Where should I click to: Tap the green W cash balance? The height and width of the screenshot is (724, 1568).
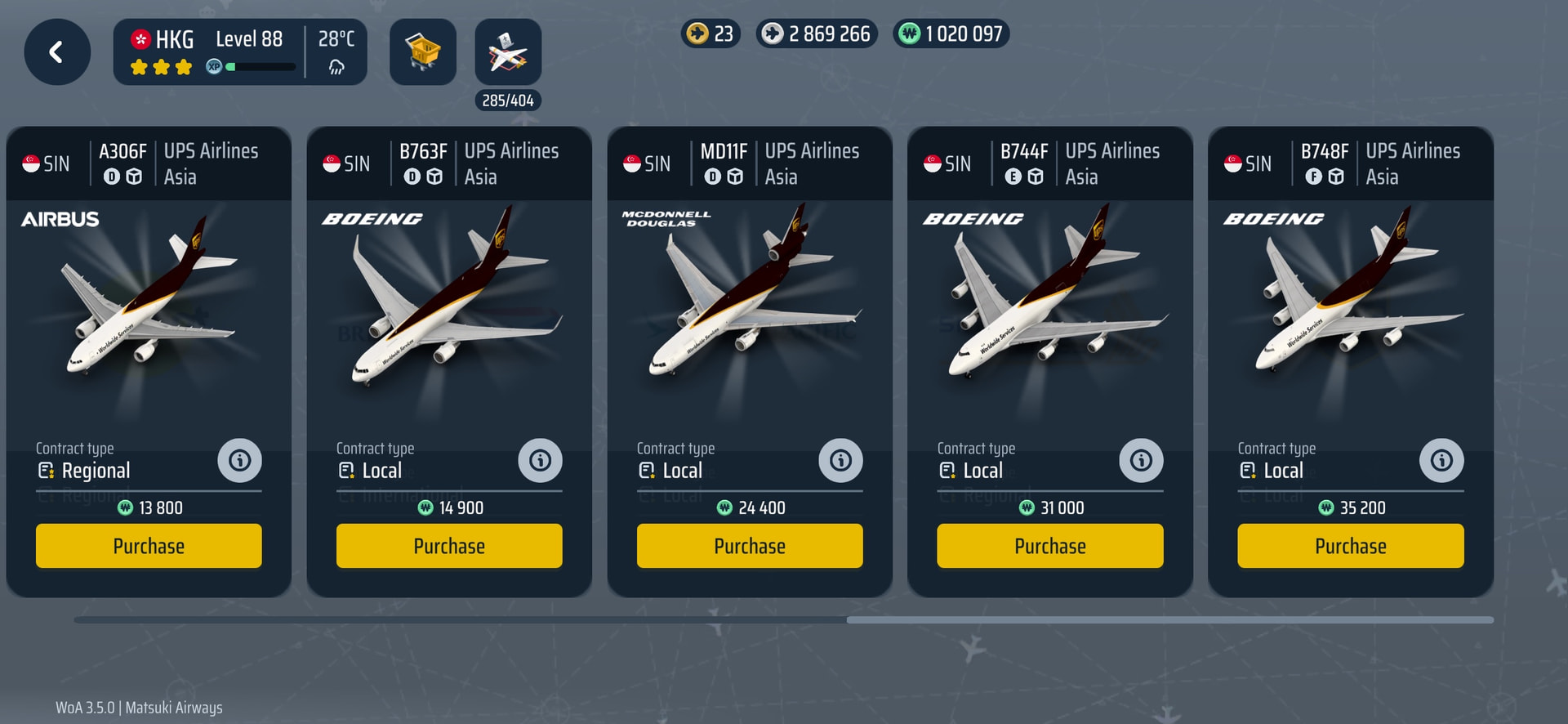951,34
